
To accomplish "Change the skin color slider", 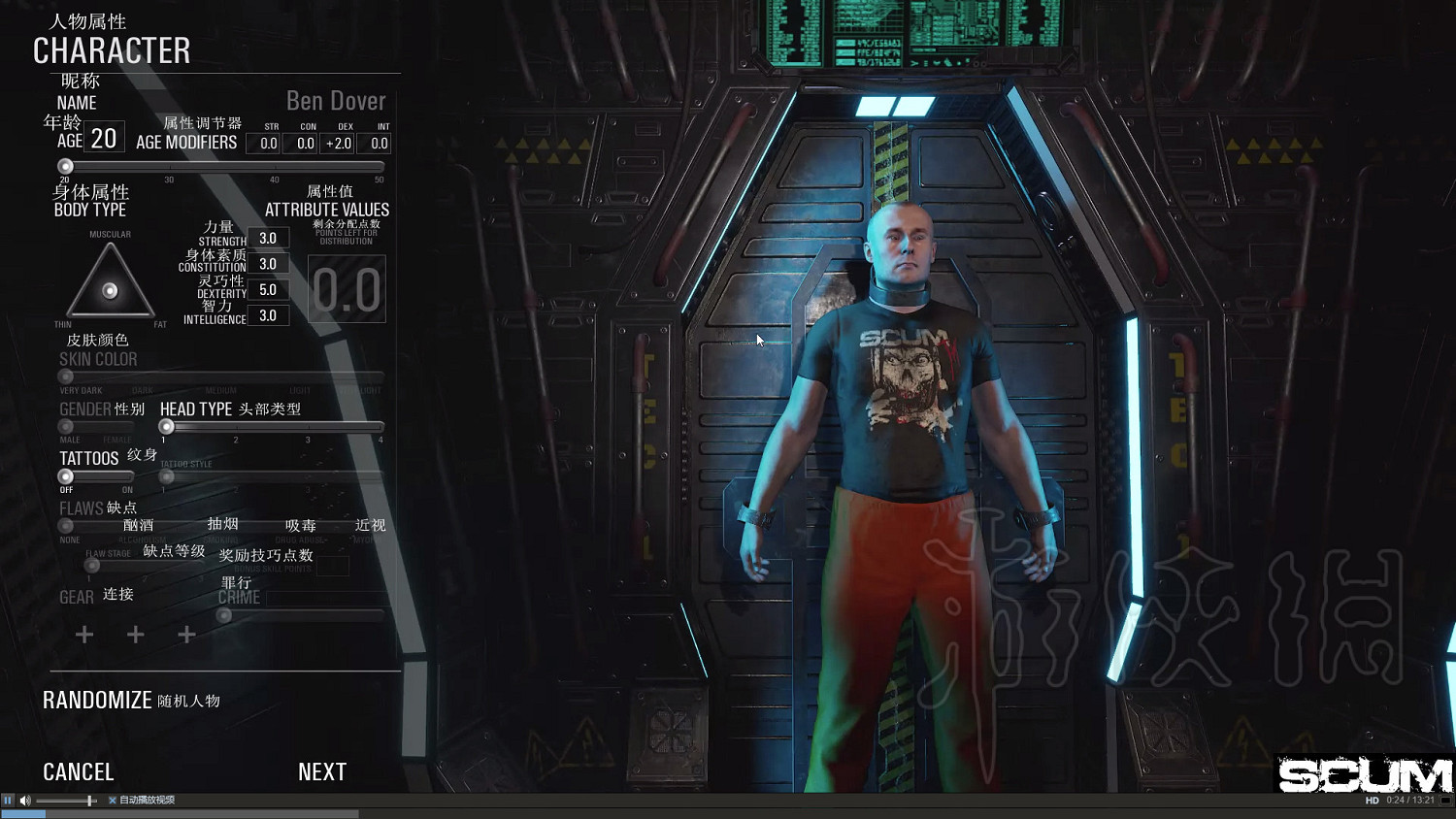I will click(x=66, y=377).
